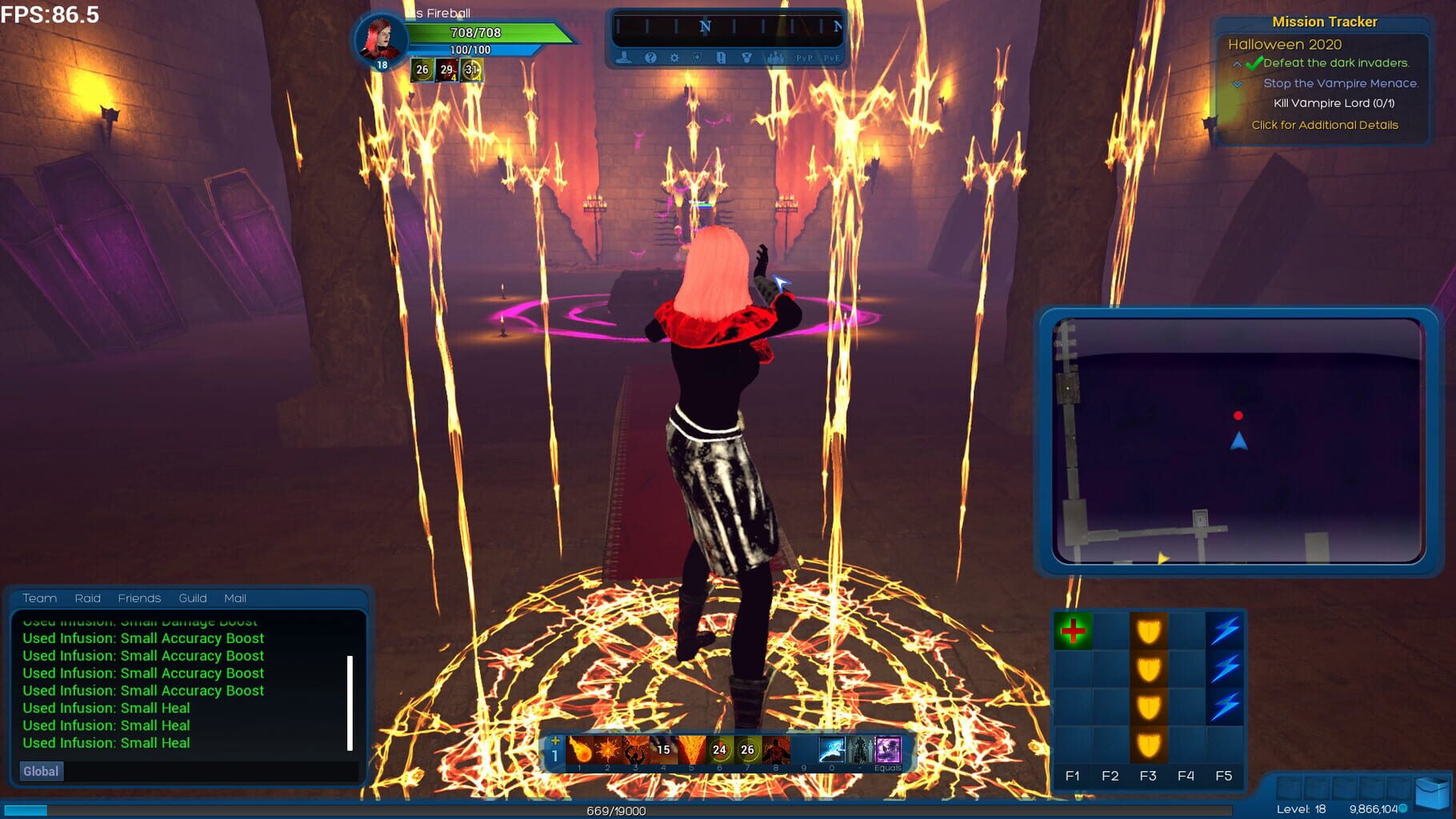Image resolution: width=1456 pixels, height=819 pixels.
Task: Show the Friends tab
Action: coord(139,598)
